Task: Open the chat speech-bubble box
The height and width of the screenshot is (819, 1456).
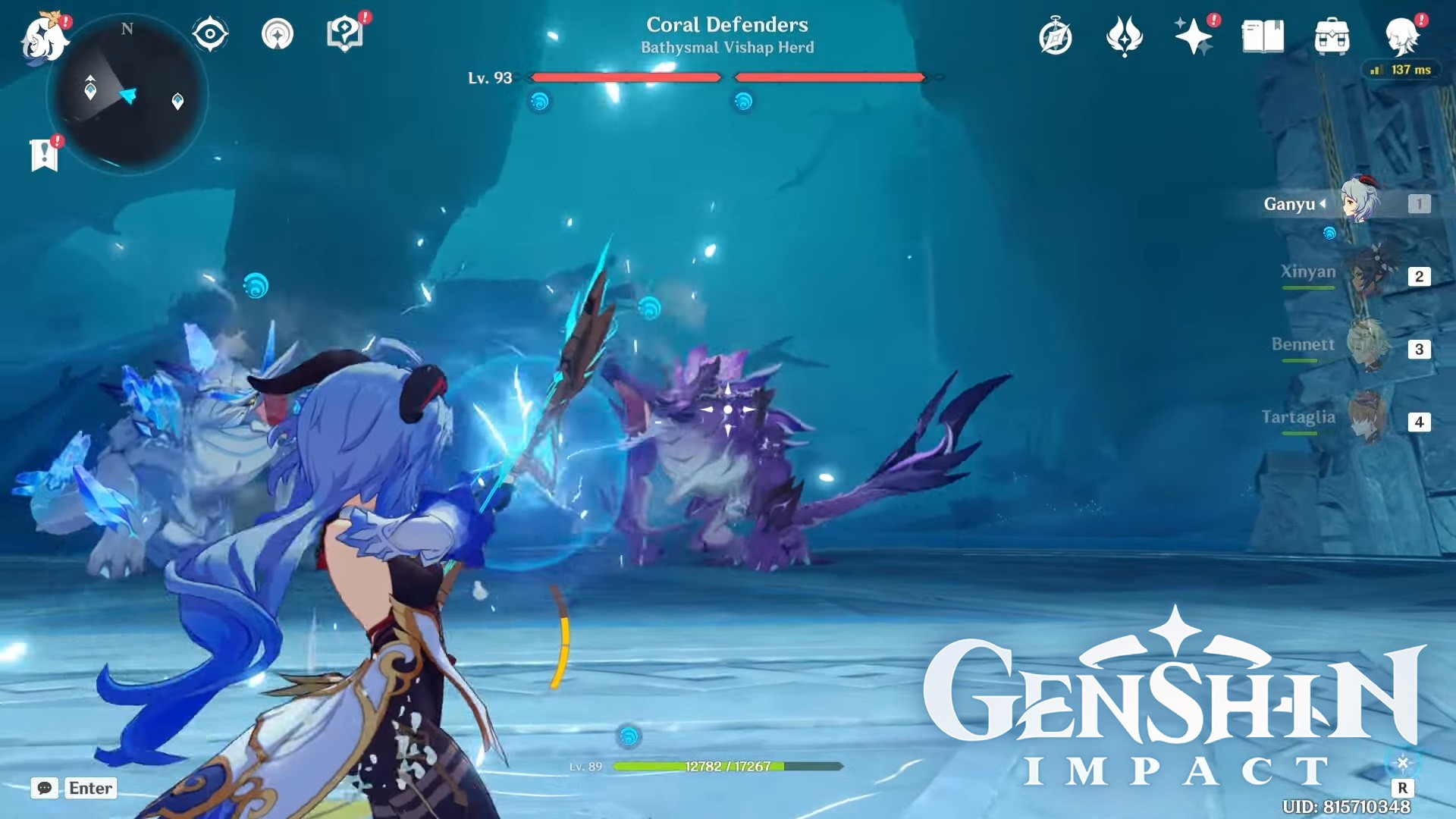Action: (x=45, y=788)
